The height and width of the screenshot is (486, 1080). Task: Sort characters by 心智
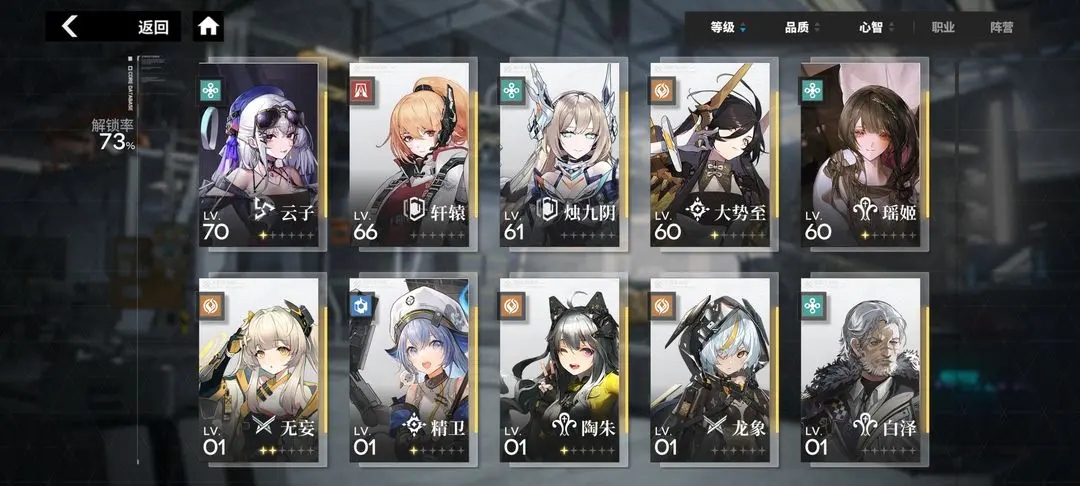(876, 27)
